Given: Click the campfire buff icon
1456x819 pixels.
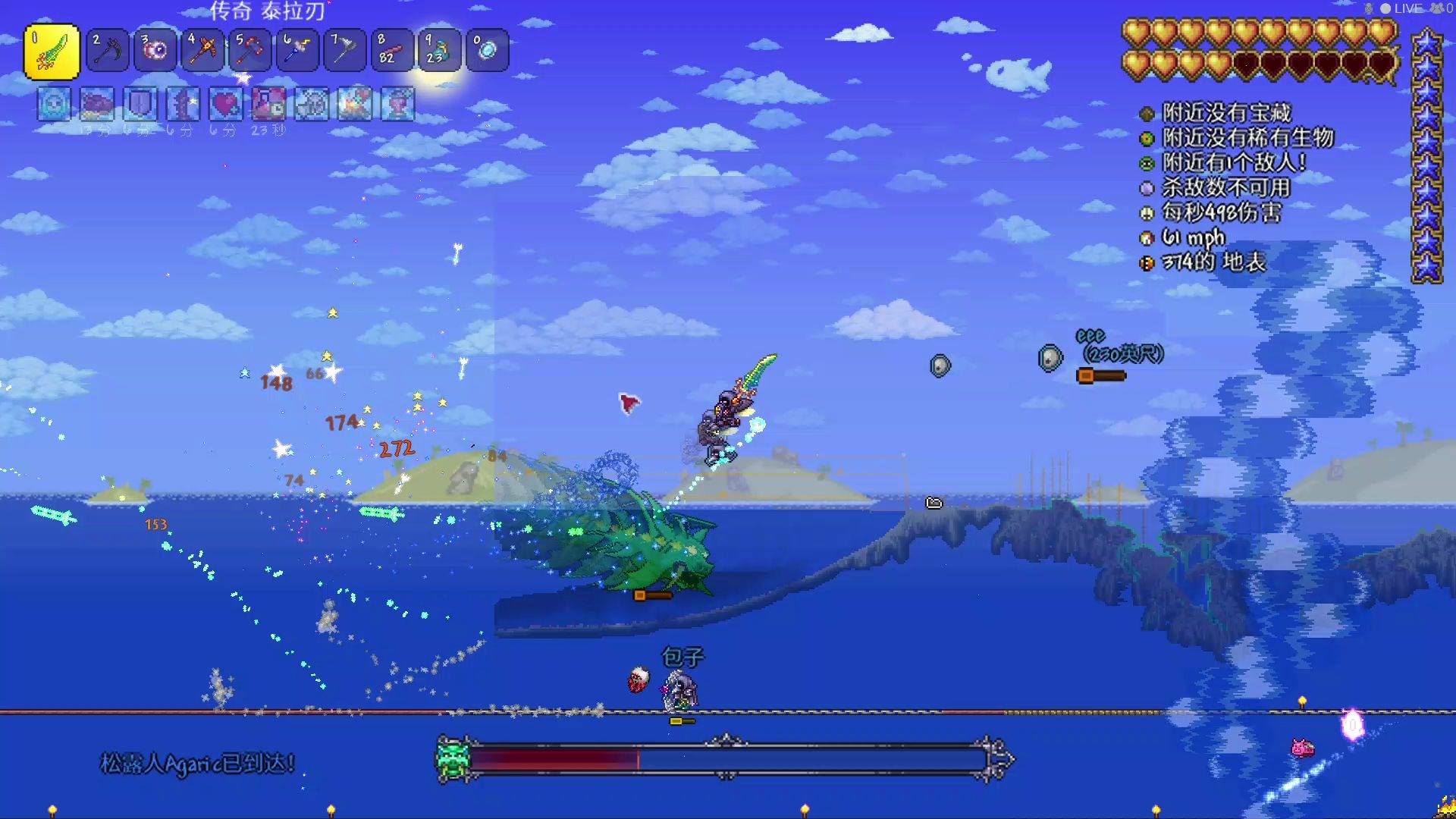Looking at the screenshot, I should [355, 105].
